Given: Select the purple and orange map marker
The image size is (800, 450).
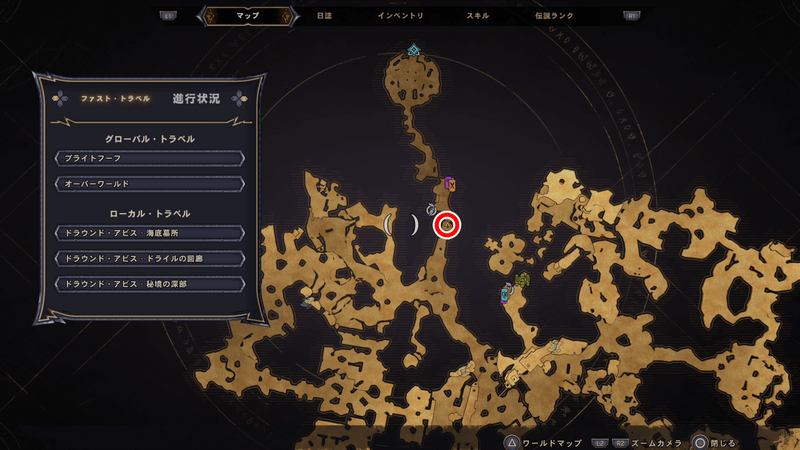Looking at the screenshot, I should pos(451,183).
